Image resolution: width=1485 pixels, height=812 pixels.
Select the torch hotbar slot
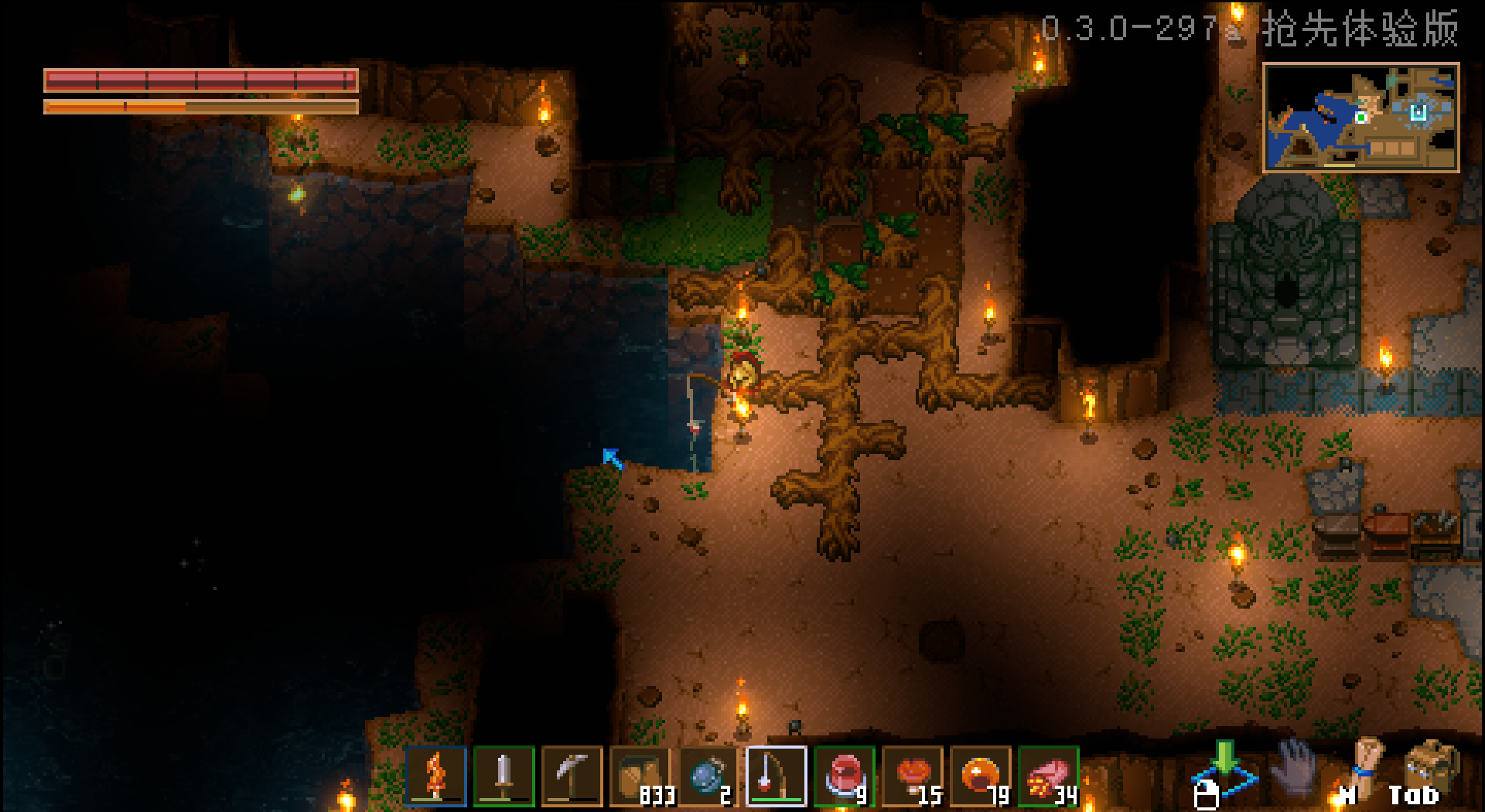click(x=436, y=776)
